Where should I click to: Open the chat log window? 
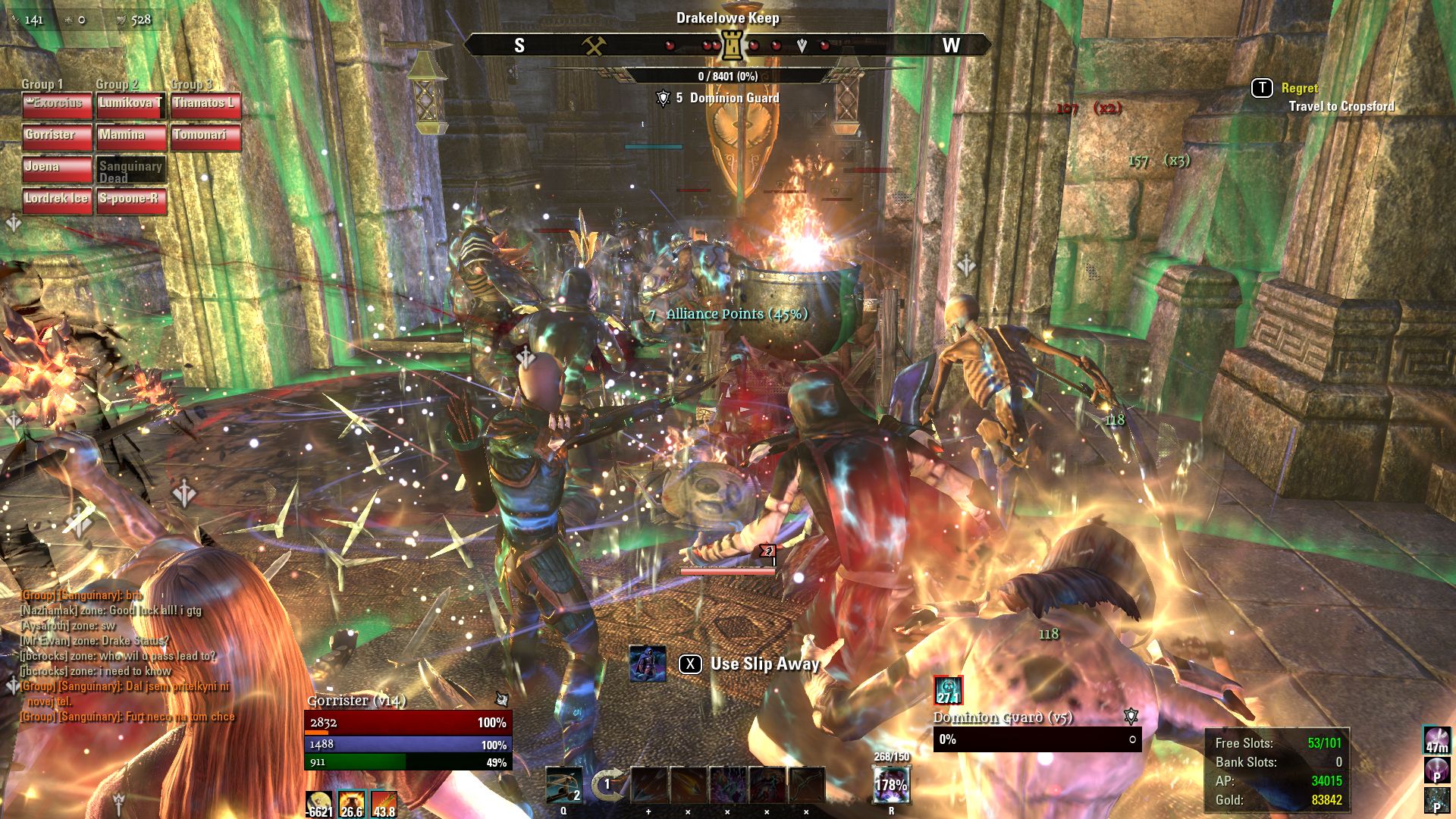click(x=127, y=656)
